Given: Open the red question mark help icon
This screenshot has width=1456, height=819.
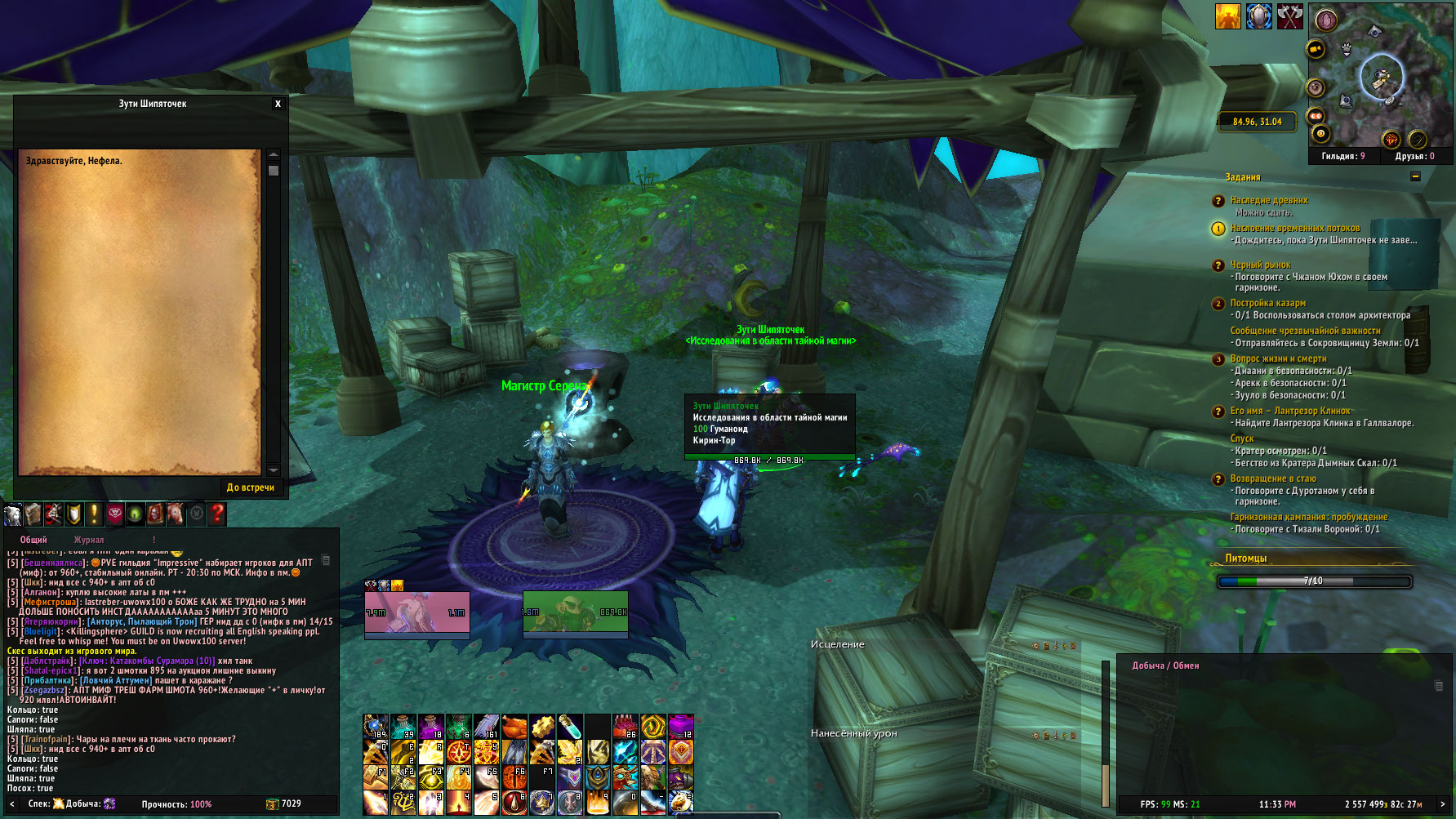Looking at the screenshot, I should tap(217, 514).
